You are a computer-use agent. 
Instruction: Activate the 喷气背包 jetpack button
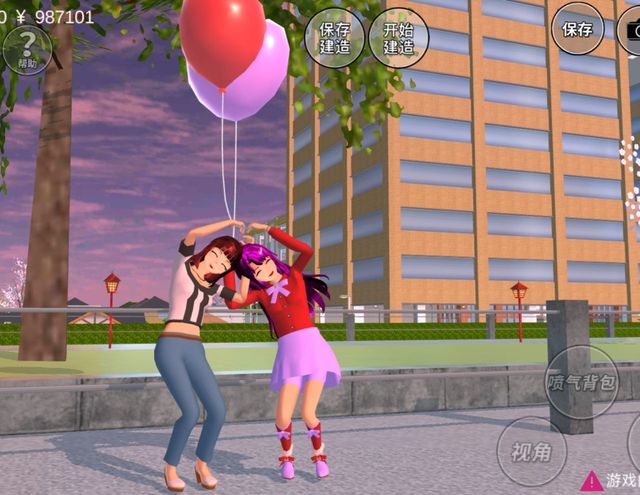[x=582, y=381]
